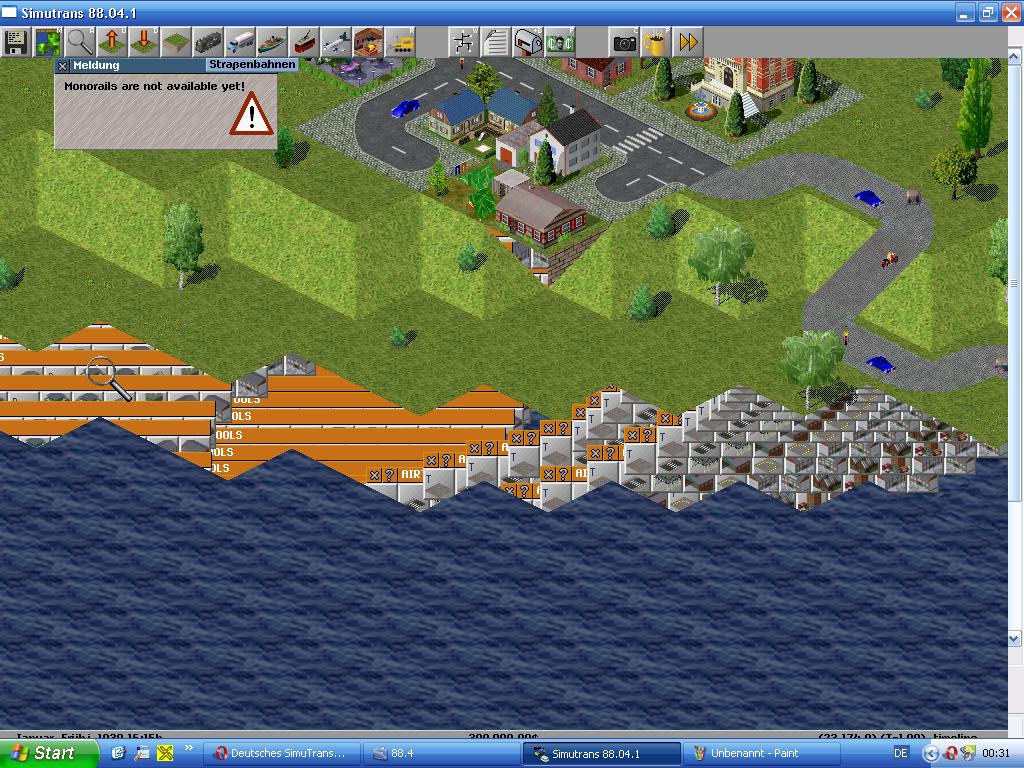Open the line network management icon
Image resolution: width=1024 pixels, height=768 pixels.
[x=464, y=42]
